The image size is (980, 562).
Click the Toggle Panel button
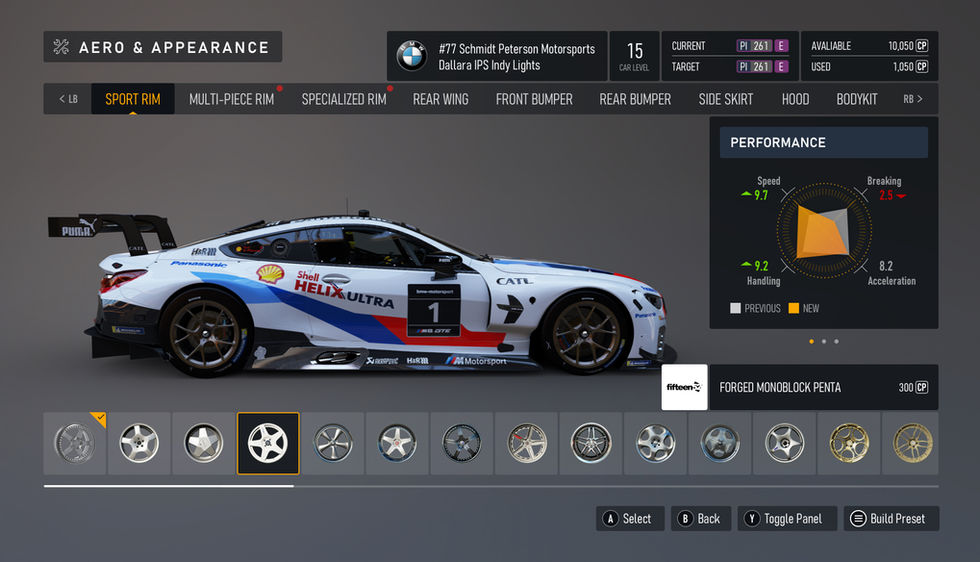point(787,518)
